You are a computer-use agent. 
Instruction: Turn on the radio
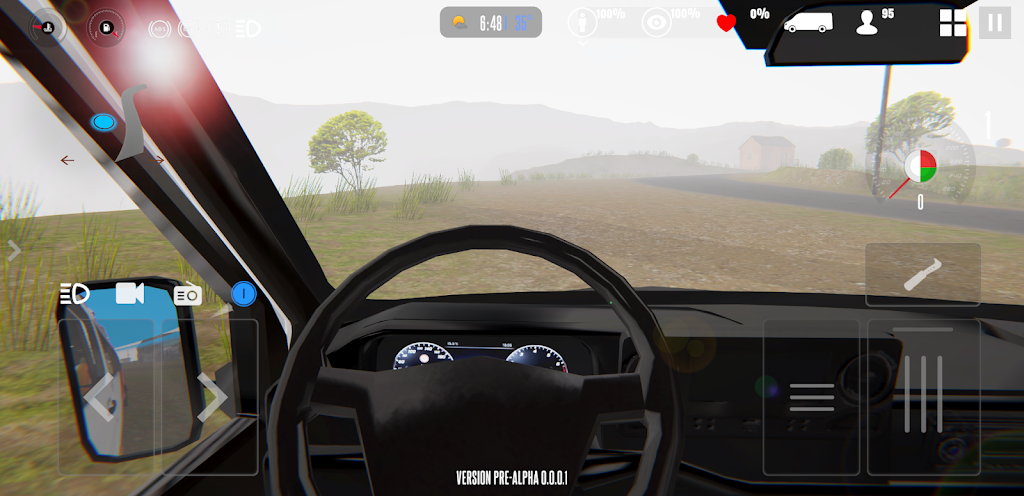tap(188, 295)
